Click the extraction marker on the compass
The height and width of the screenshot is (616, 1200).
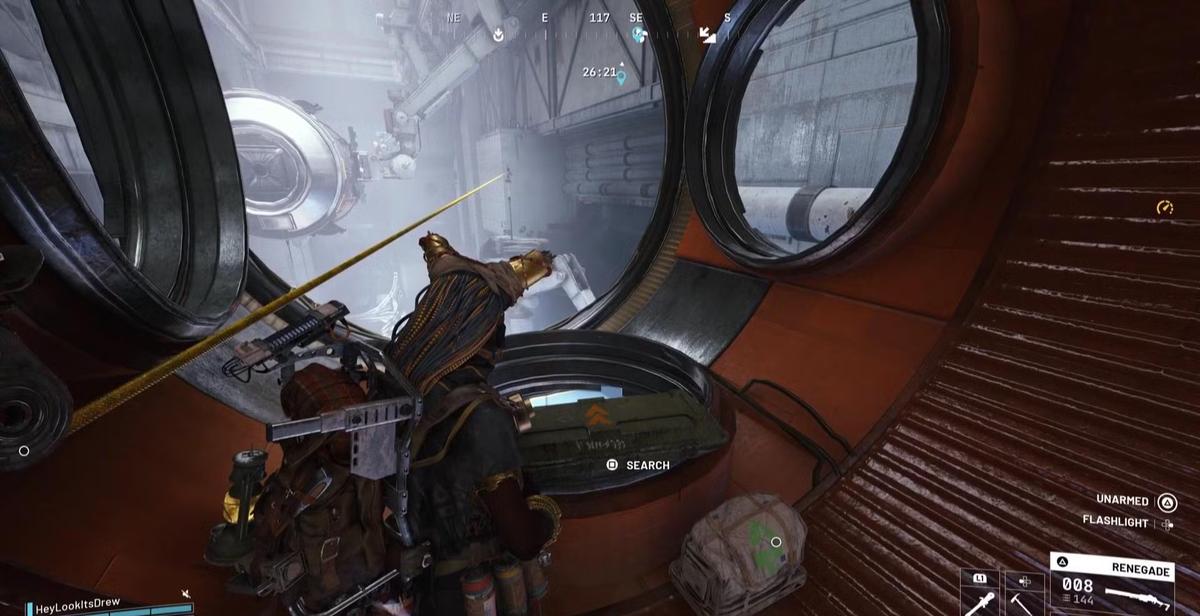(499, 34)
